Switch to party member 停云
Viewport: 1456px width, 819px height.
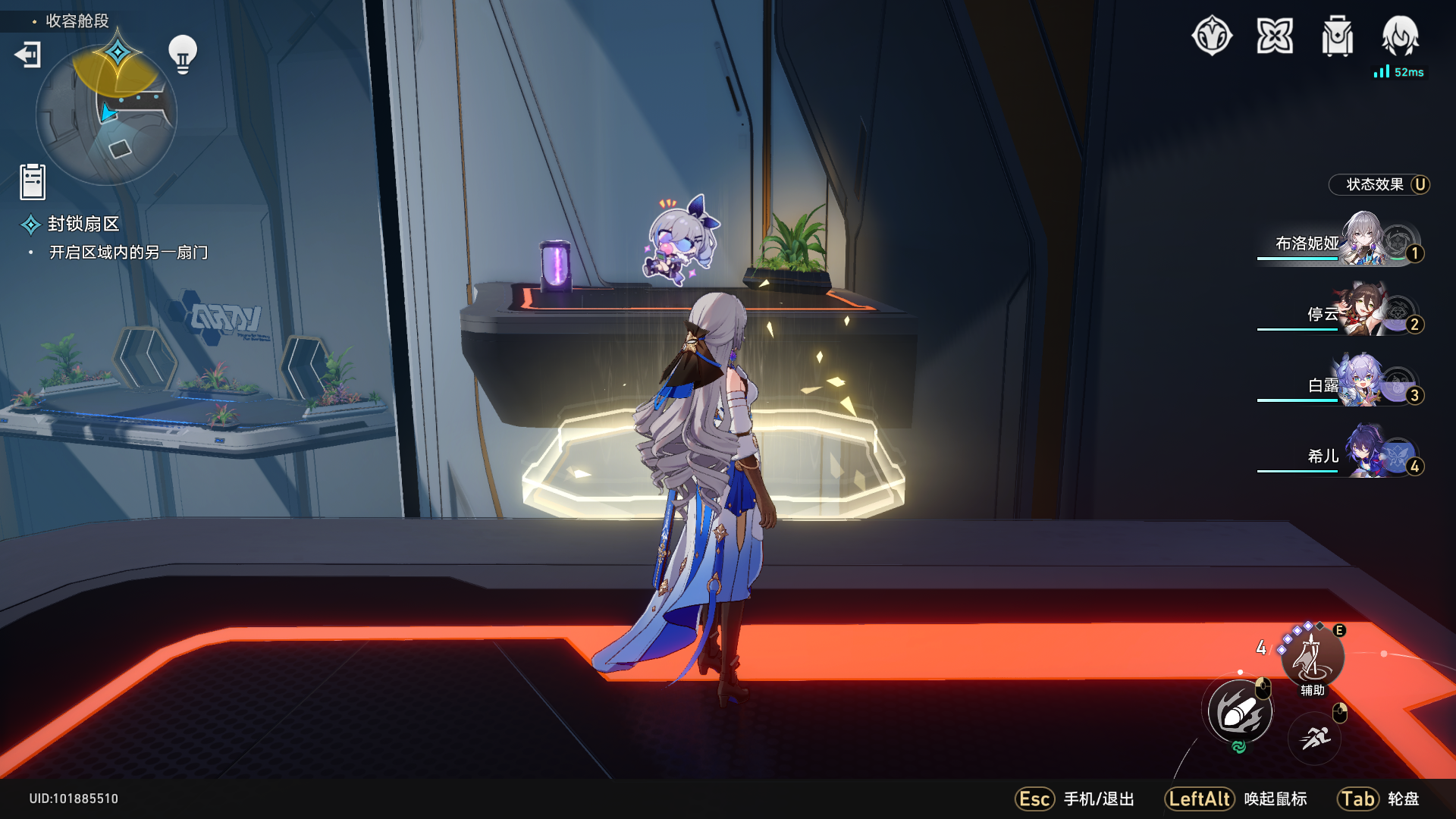click(1341, 313)
